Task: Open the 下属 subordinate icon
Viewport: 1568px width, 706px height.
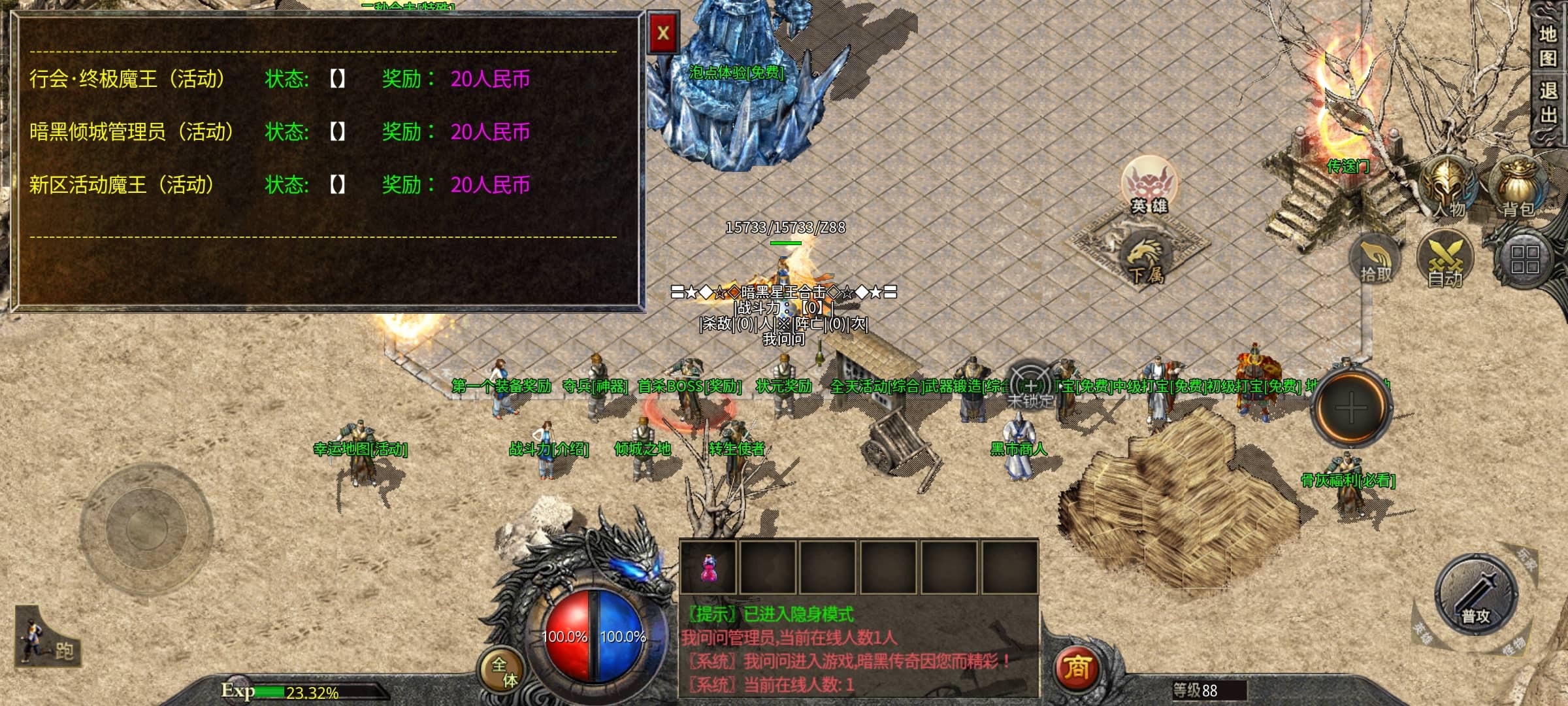Action: [x=1145, y=260]
